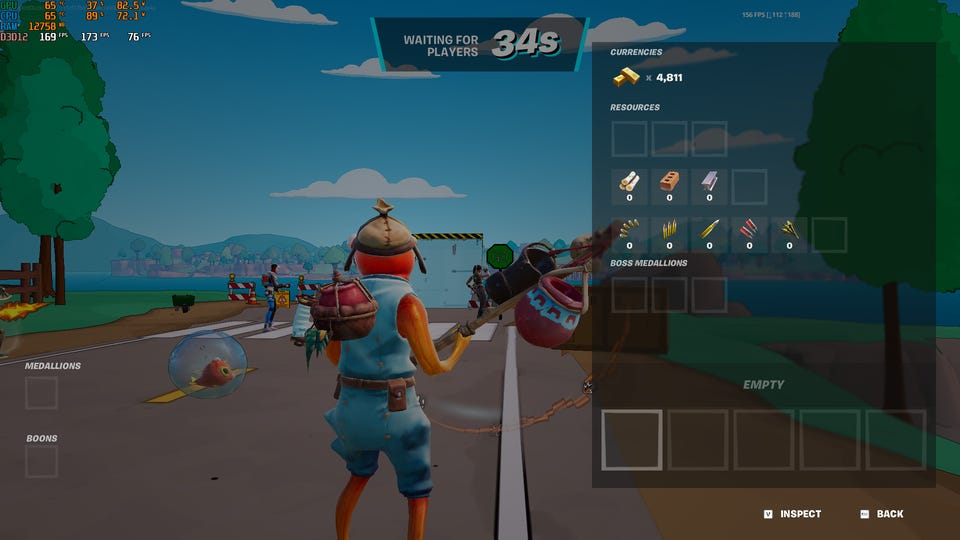
Task: Choose the red shotgun shells ammo slot
Action: (x=749, y=230)
